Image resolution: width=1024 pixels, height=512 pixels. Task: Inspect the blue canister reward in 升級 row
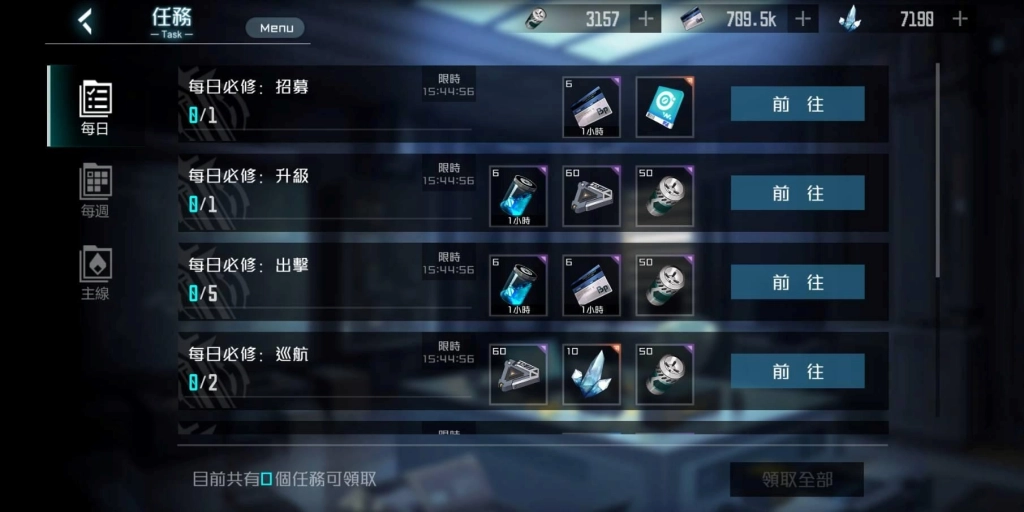pyautogui.click(x=518, y=196)
